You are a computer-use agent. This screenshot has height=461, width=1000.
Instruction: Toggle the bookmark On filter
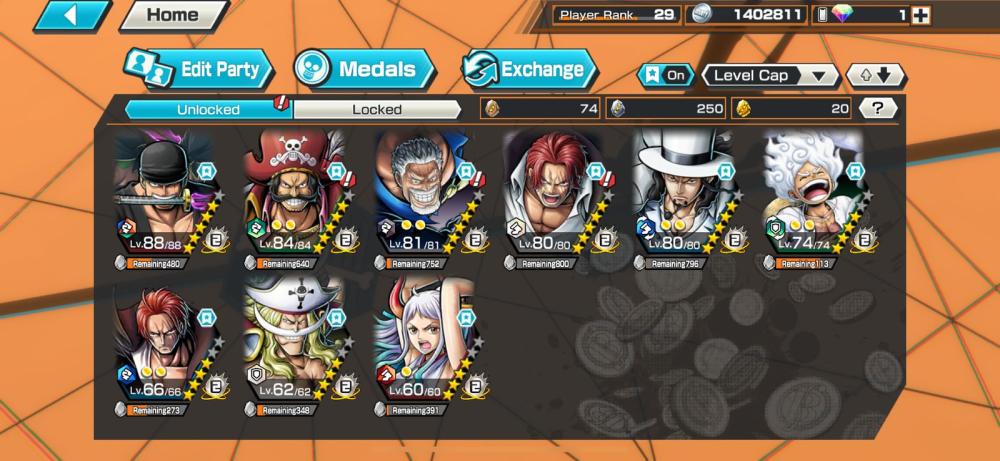pos(666,75)
